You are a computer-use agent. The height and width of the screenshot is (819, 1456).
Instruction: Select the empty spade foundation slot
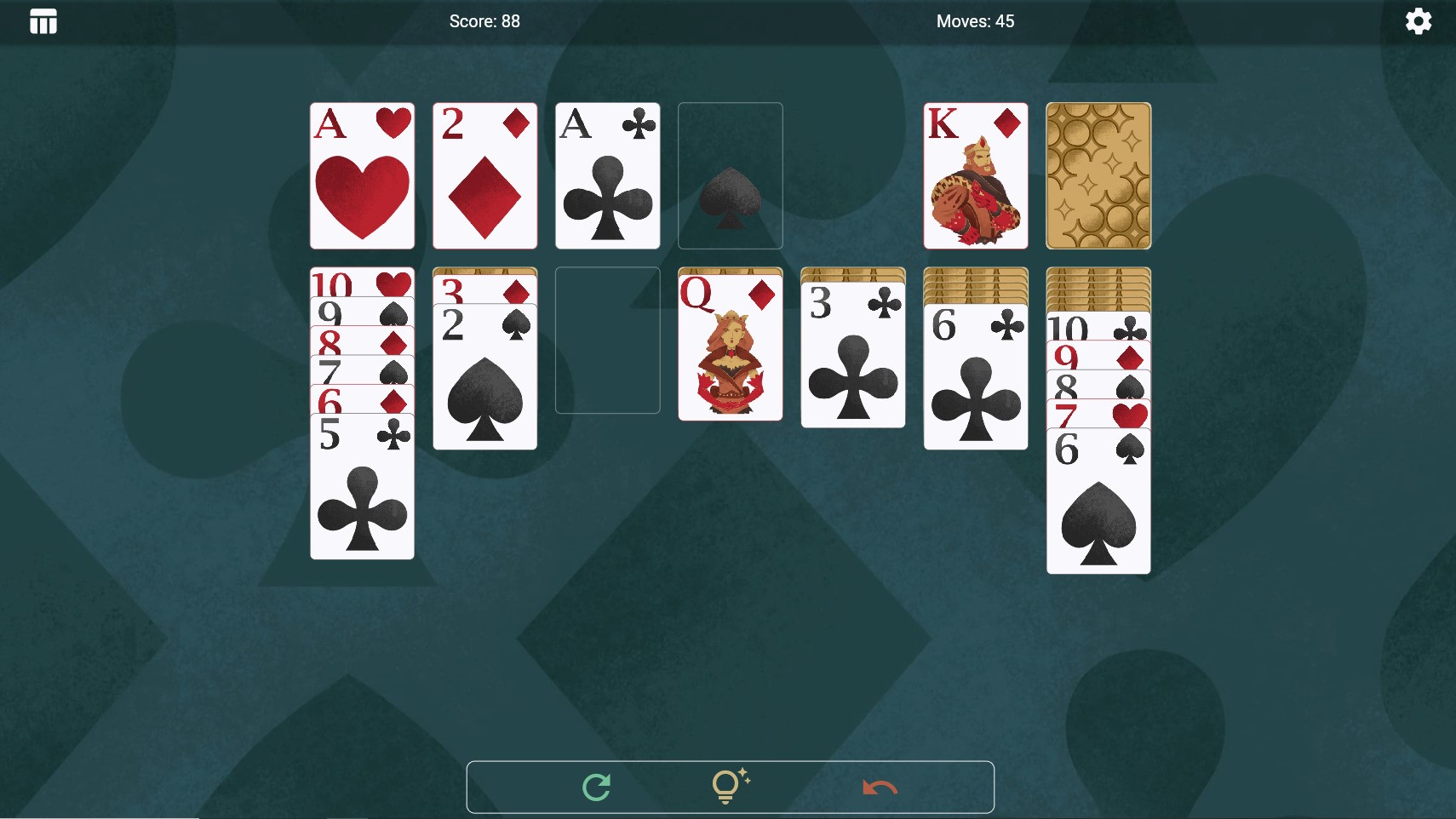point(730,175)
